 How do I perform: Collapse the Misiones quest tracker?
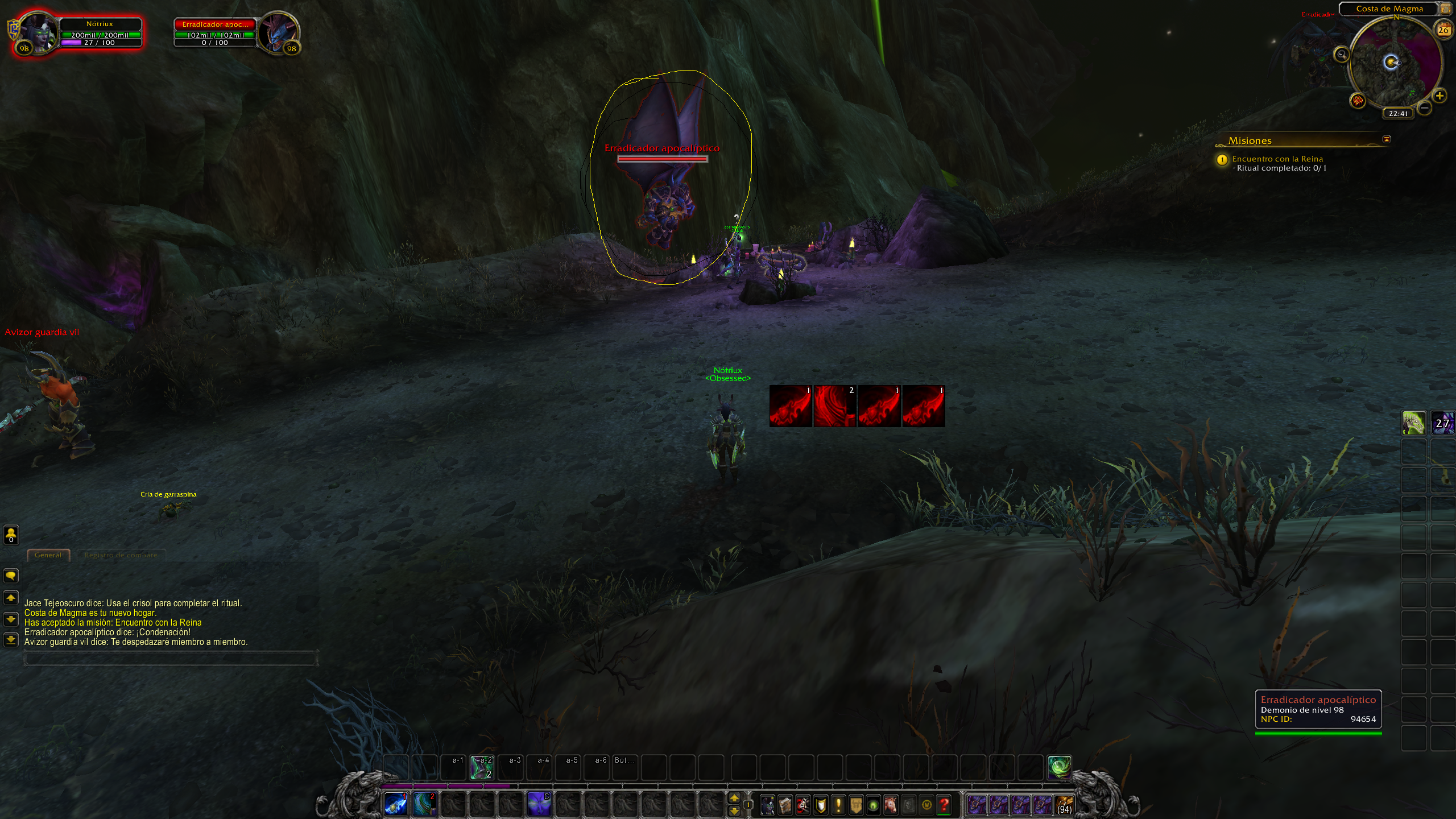click(x=1387, y=139)
